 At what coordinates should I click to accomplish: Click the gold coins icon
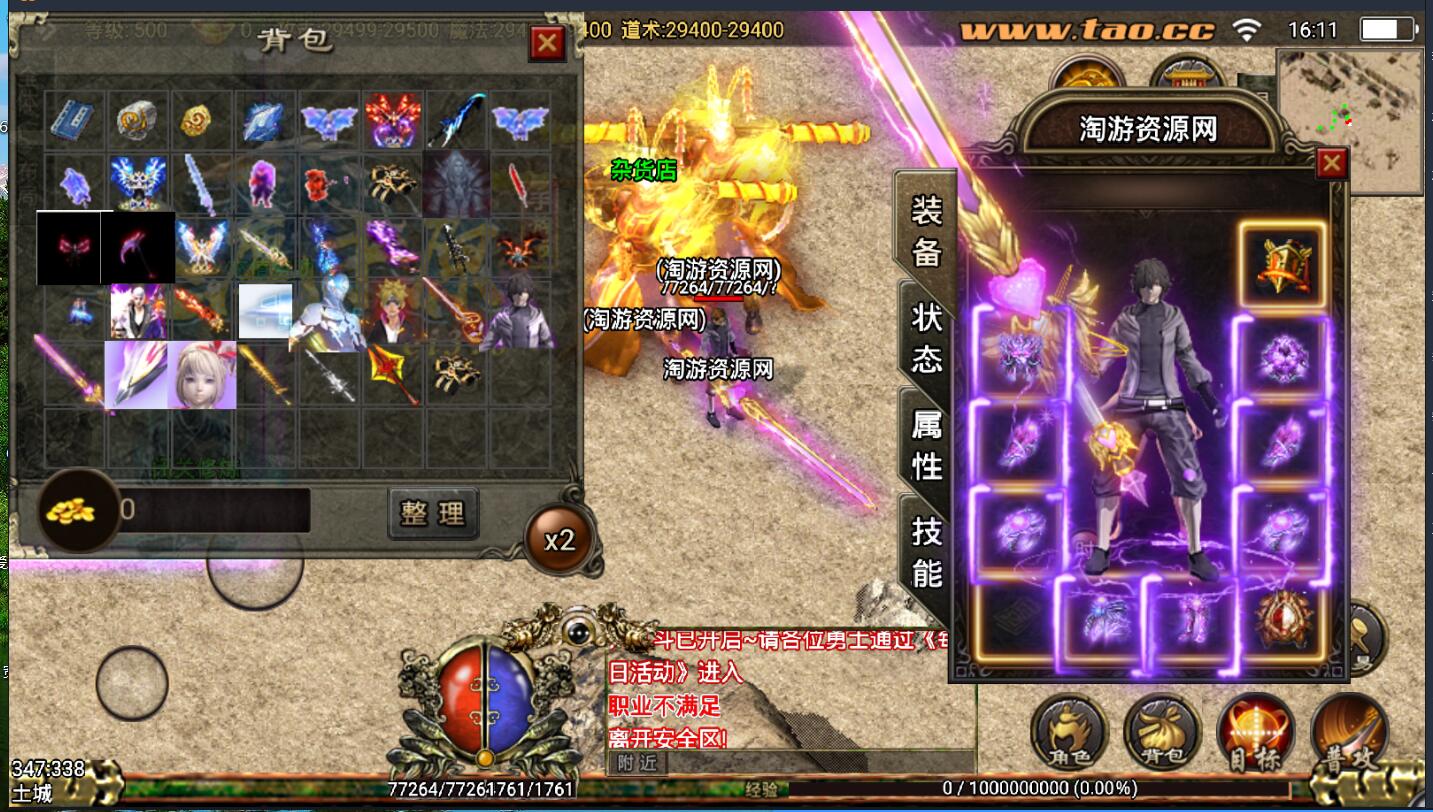tap(72, 512)
